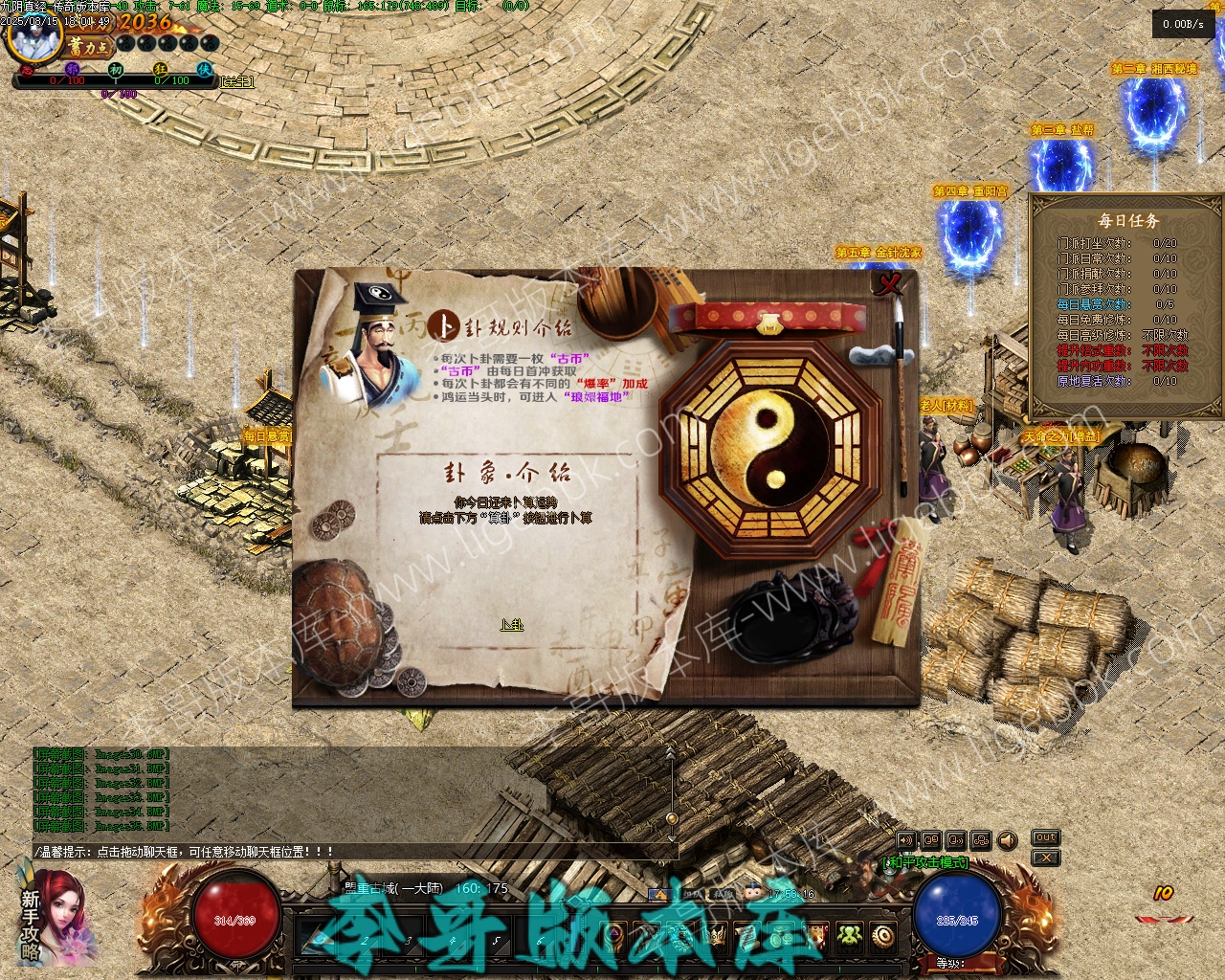This screenshot has width=1225, height=980.
Task: Open the 新手攻略 beginner guide
Action: pyautogui.click(x=32, y=924)
